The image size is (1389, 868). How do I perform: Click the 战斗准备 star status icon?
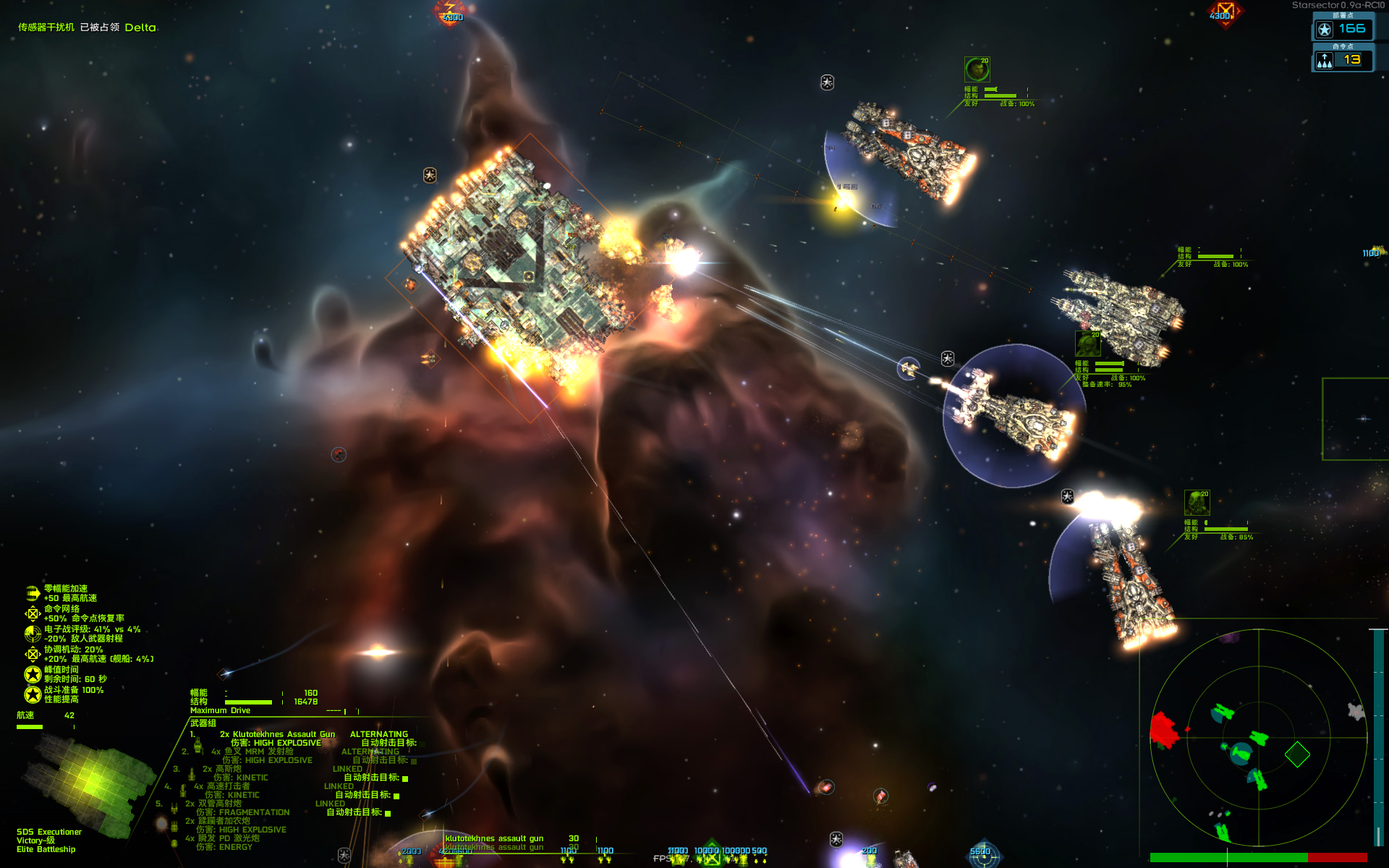tap(33, 694)
